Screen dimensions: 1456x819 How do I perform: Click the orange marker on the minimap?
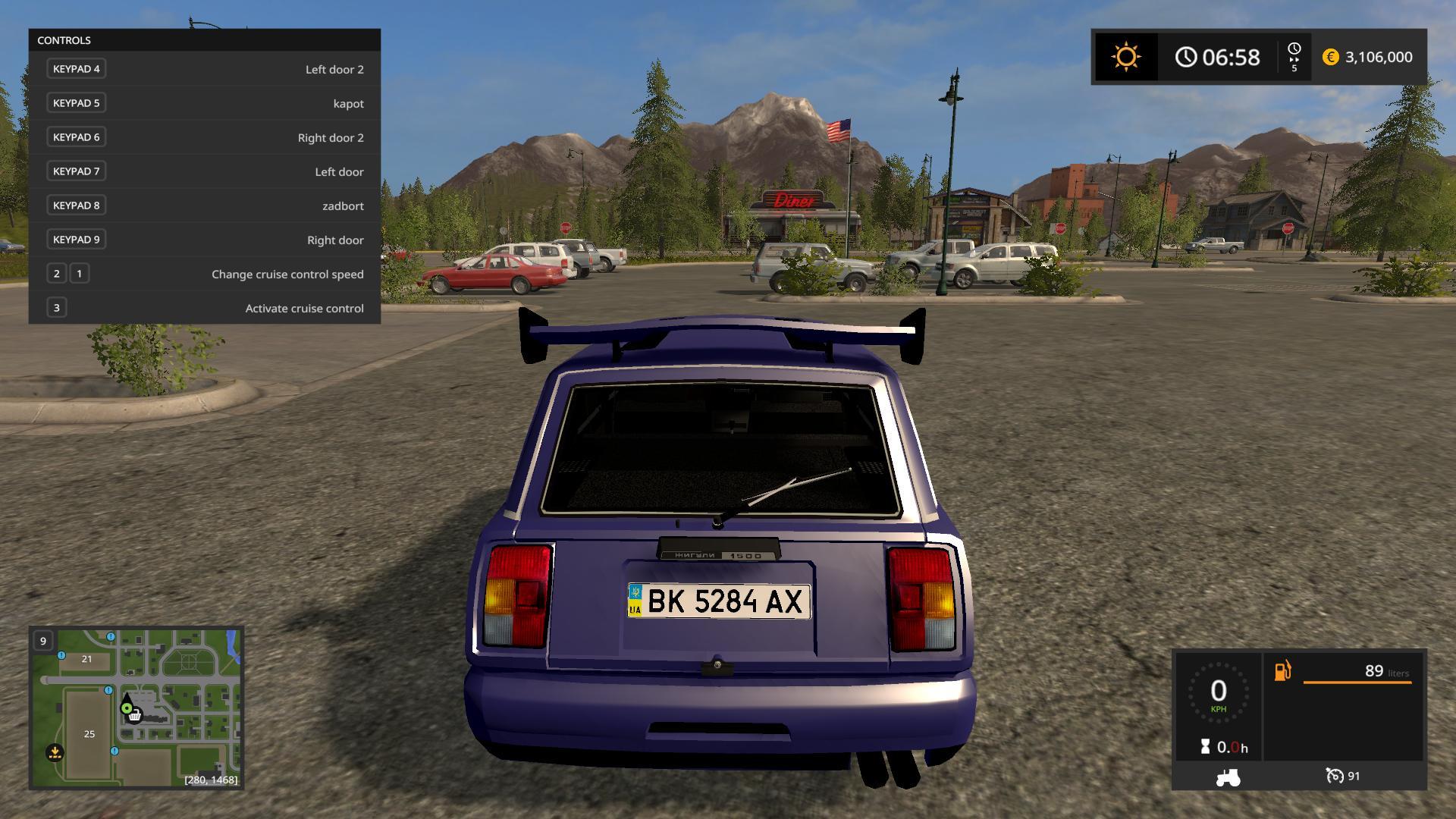coord(55,752)
